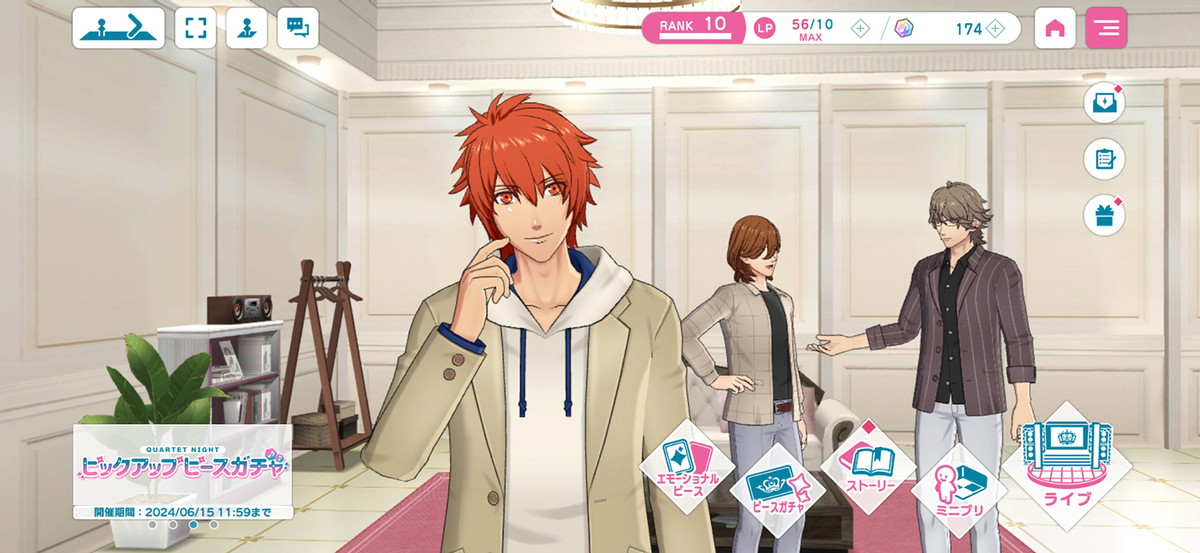Open the pink hamburger menu
This screenshot has height=553, width=1200.
(x=1106, y=28)
